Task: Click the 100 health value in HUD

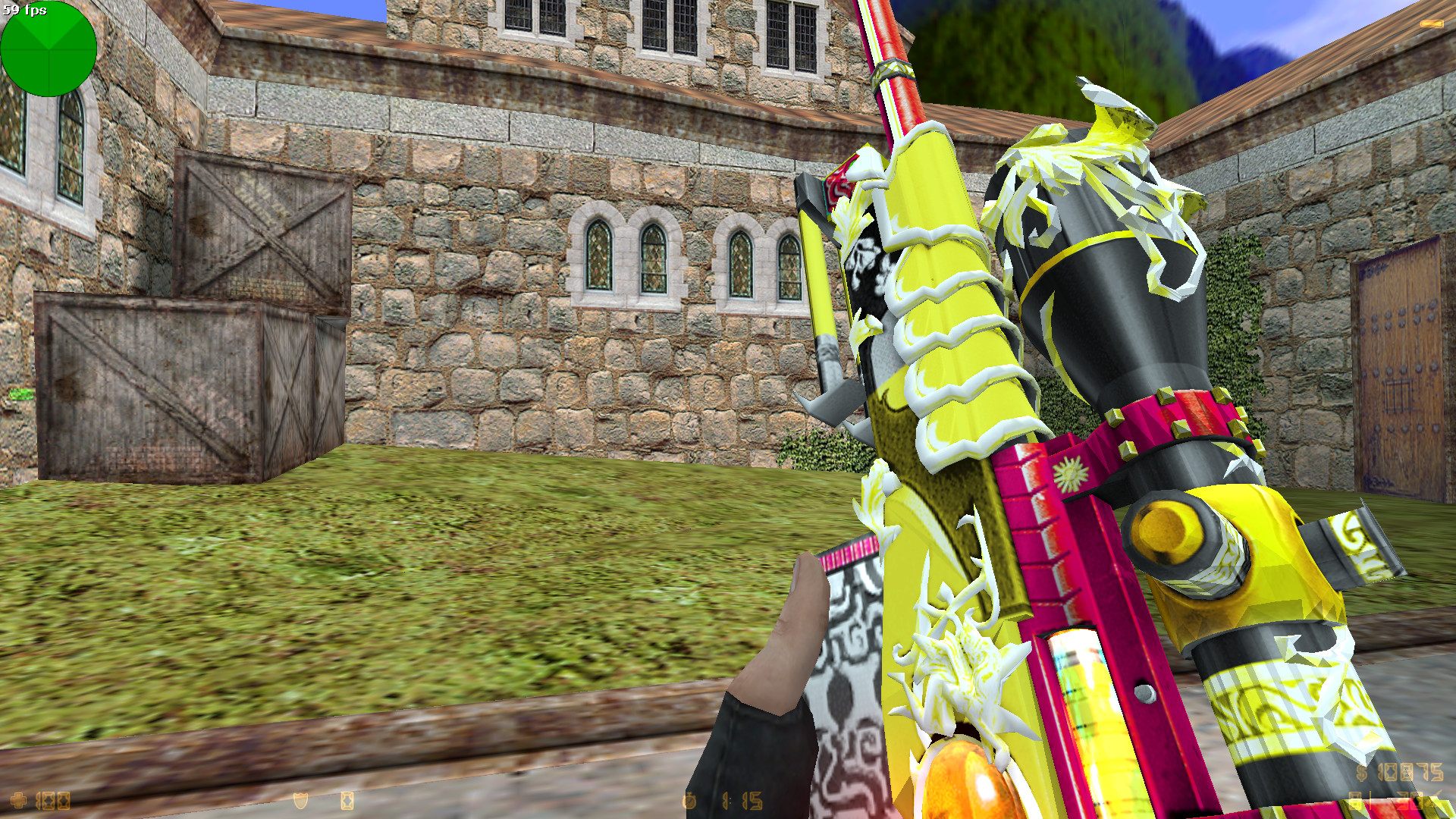Action: tap(52, 800)
